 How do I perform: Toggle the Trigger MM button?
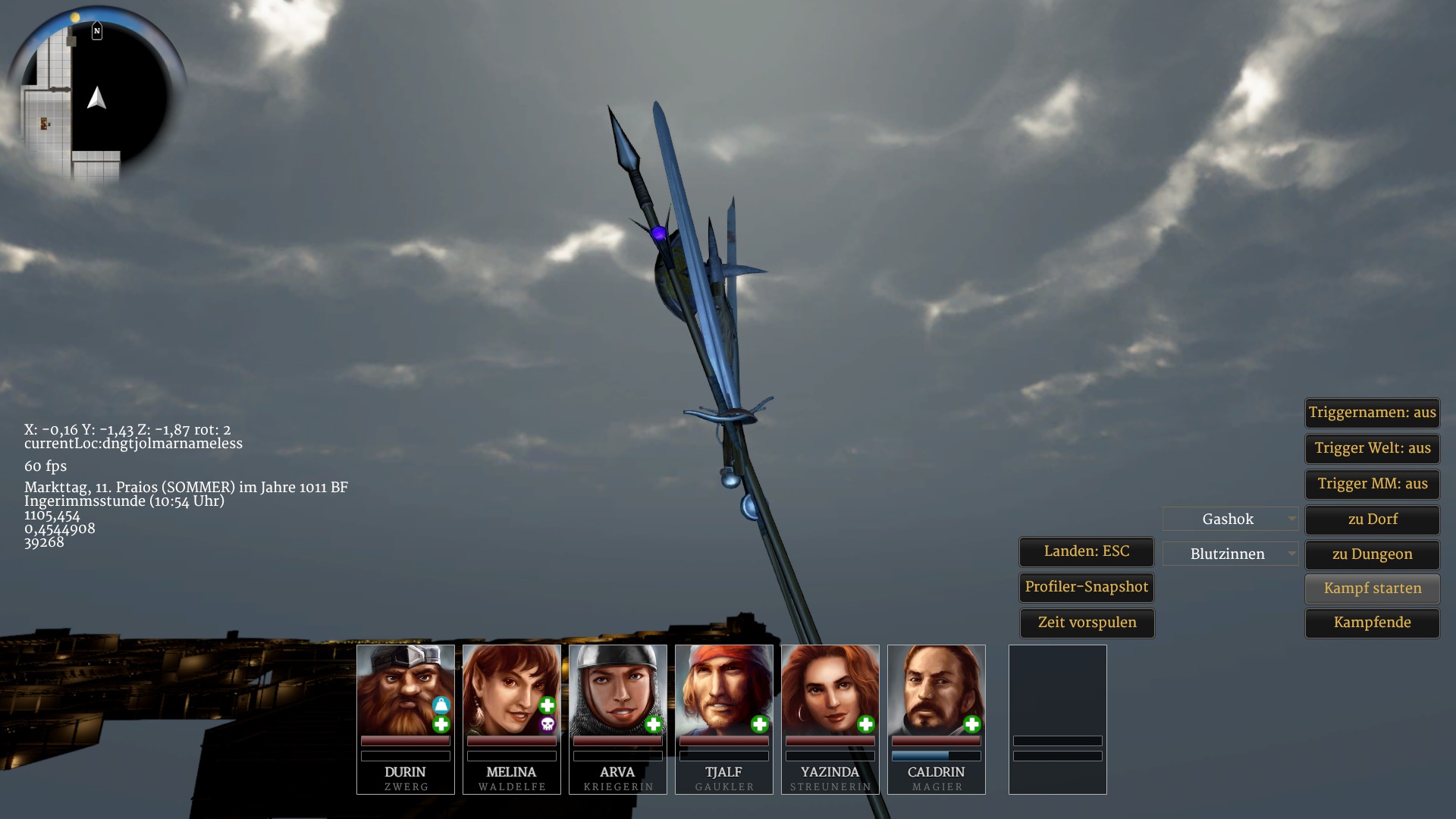(1372, 484)
